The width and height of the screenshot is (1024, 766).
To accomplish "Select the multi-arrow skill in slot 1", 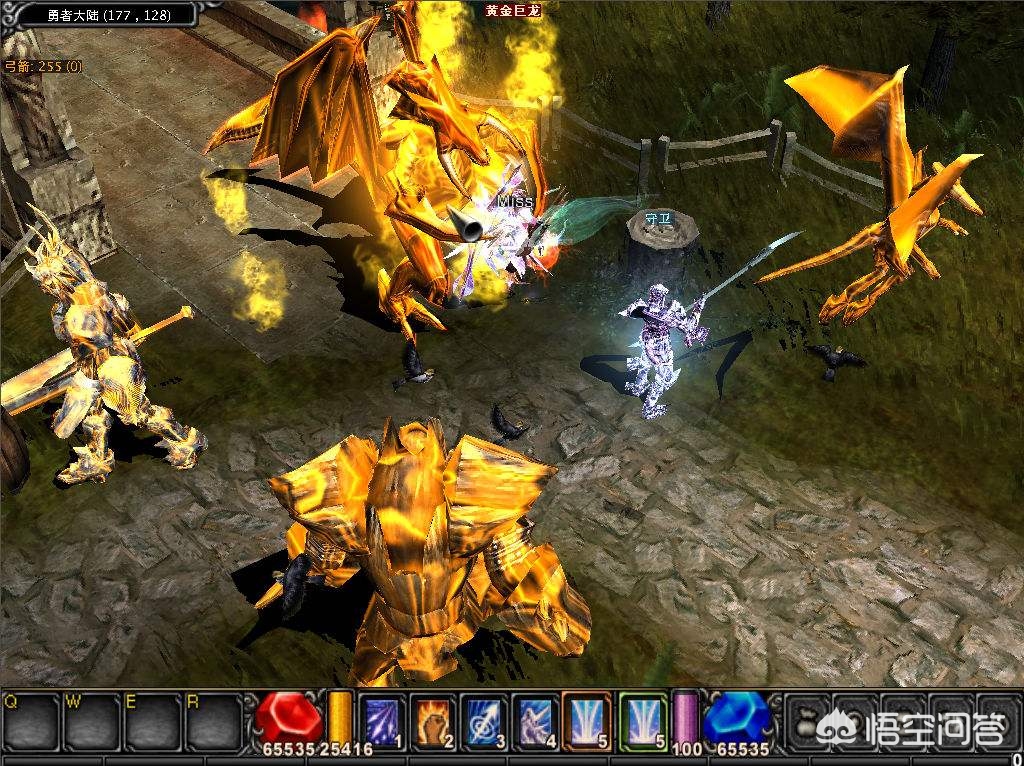I will pos(381,719).
